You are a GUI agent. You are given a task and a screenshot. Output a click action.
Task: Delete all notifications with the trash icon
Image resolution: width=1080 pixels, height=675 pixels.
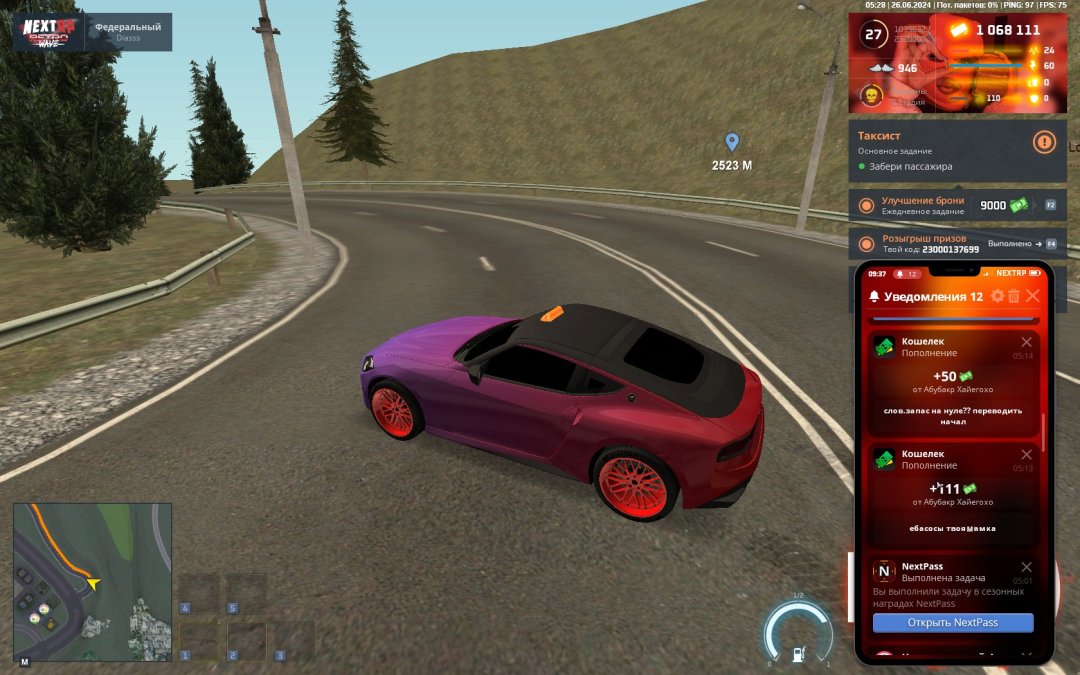pyautogui.click(x=1014, y=296)
